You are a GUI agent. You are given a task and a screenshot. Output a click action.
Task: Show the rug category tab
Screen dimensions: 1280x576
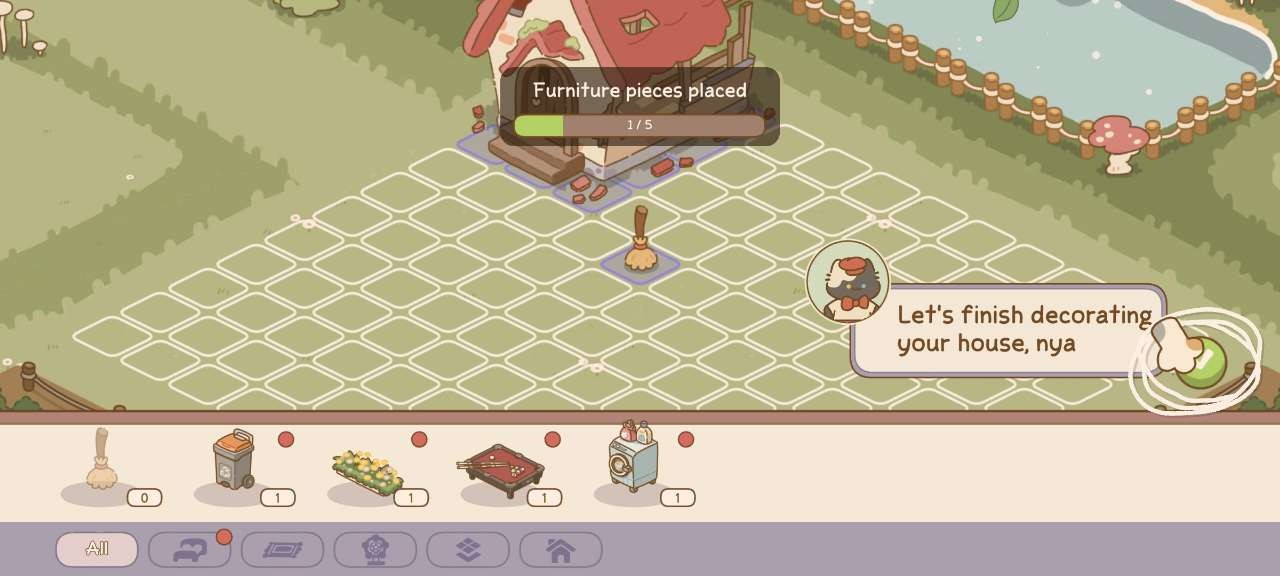coord(282,549)
